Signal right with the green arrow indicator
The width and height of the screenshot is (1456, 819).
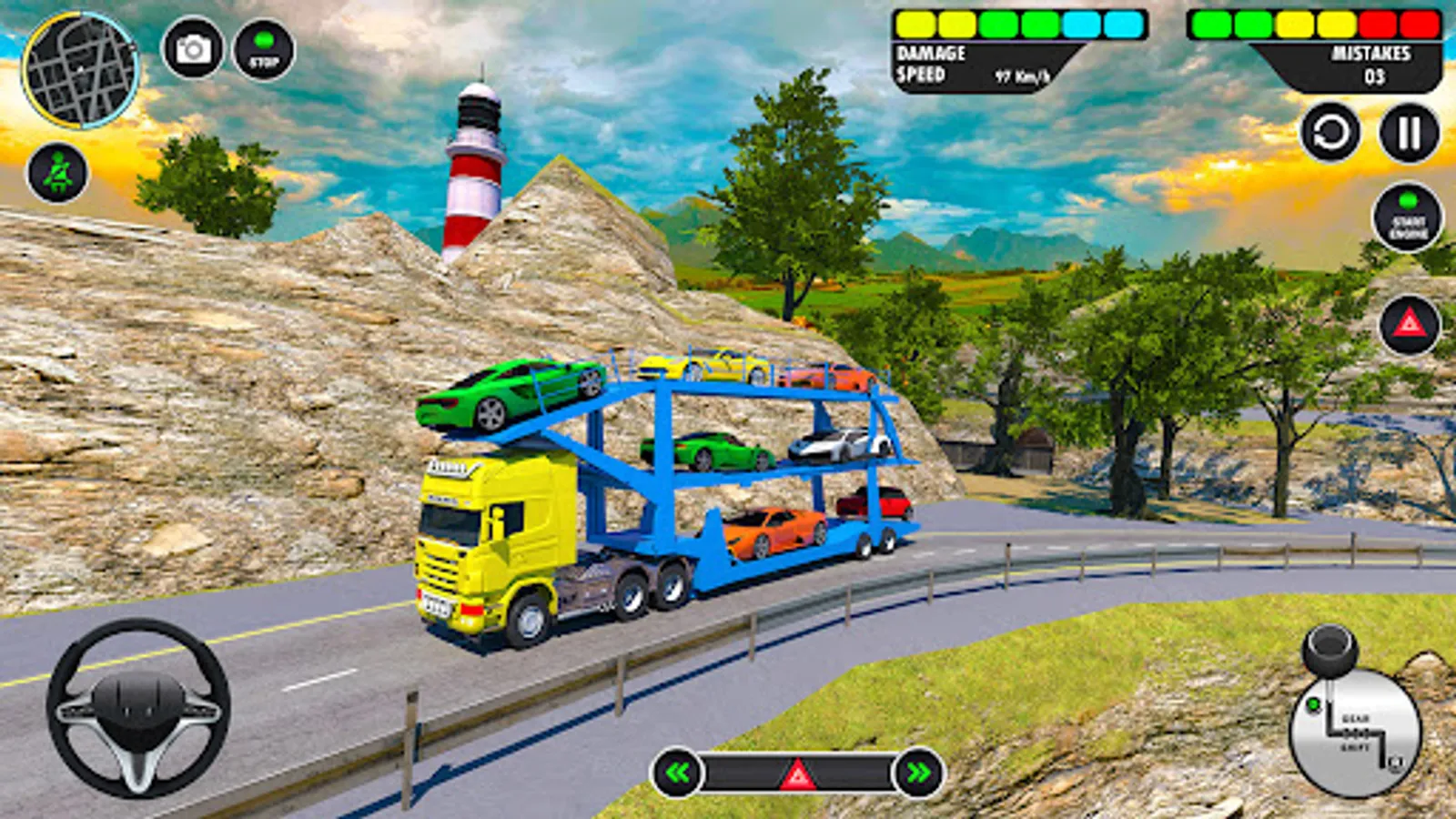918,773
